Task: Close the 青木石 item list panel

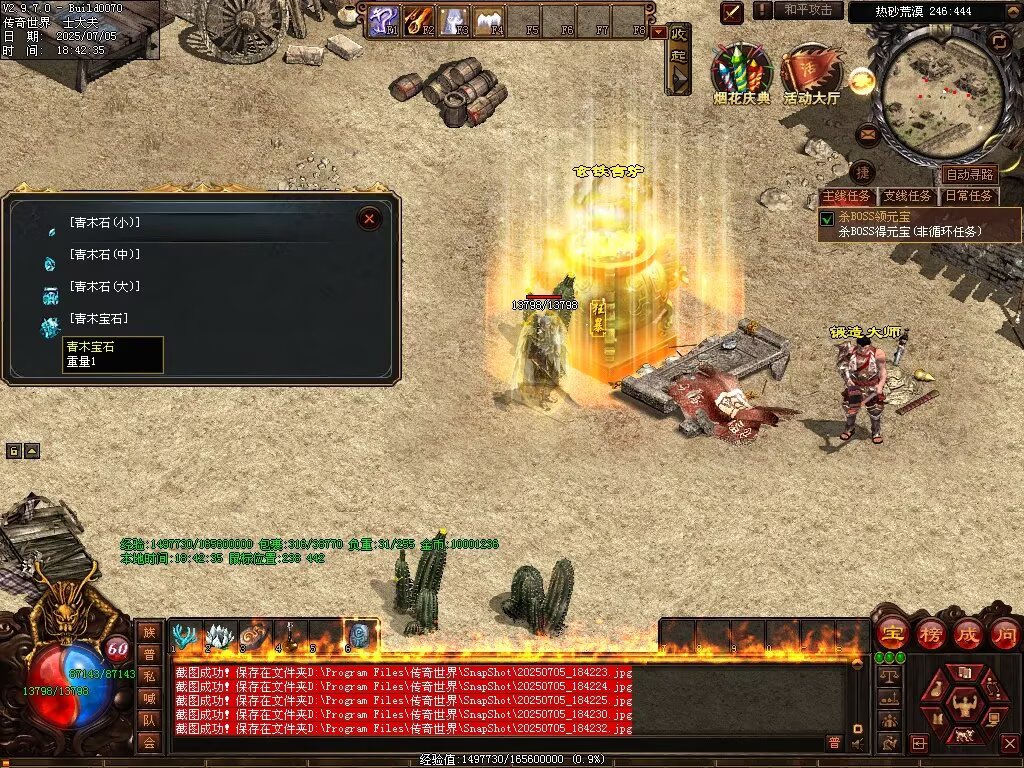Action: (370, 219)
